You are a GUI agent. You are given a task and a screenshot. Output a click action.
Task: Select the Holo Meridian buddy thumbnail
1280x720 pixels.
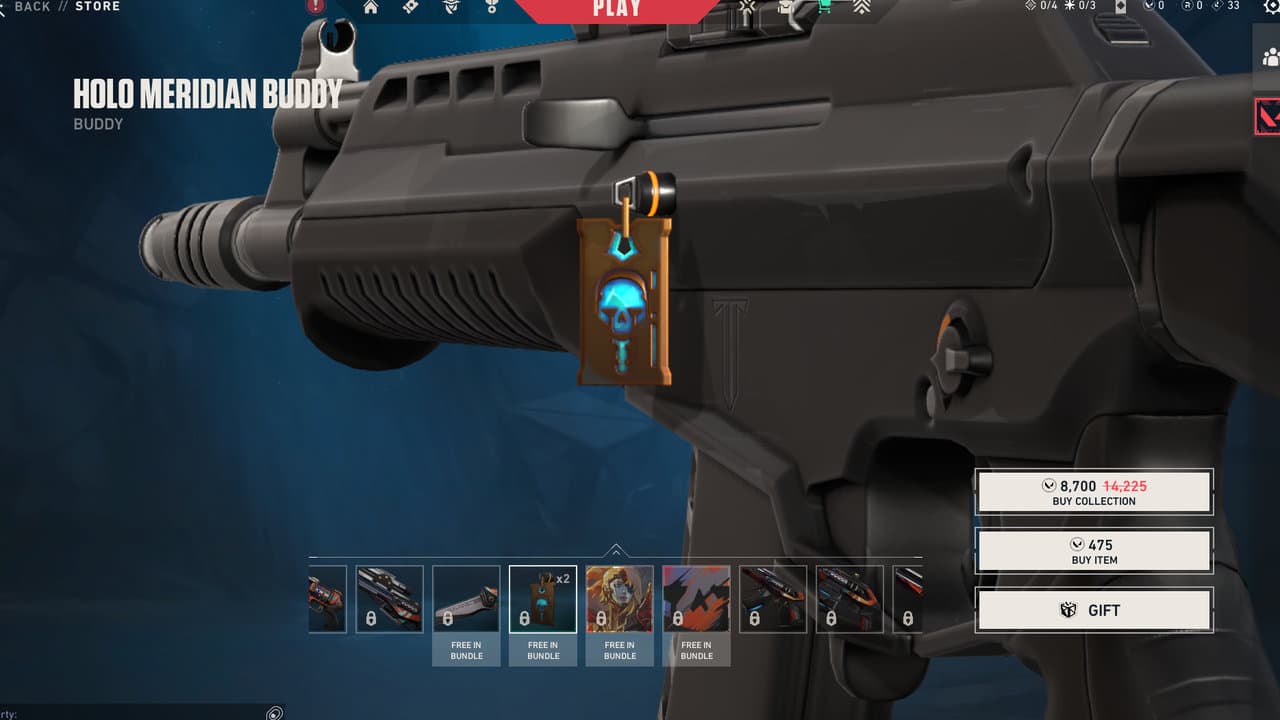[x=543, y=599]
